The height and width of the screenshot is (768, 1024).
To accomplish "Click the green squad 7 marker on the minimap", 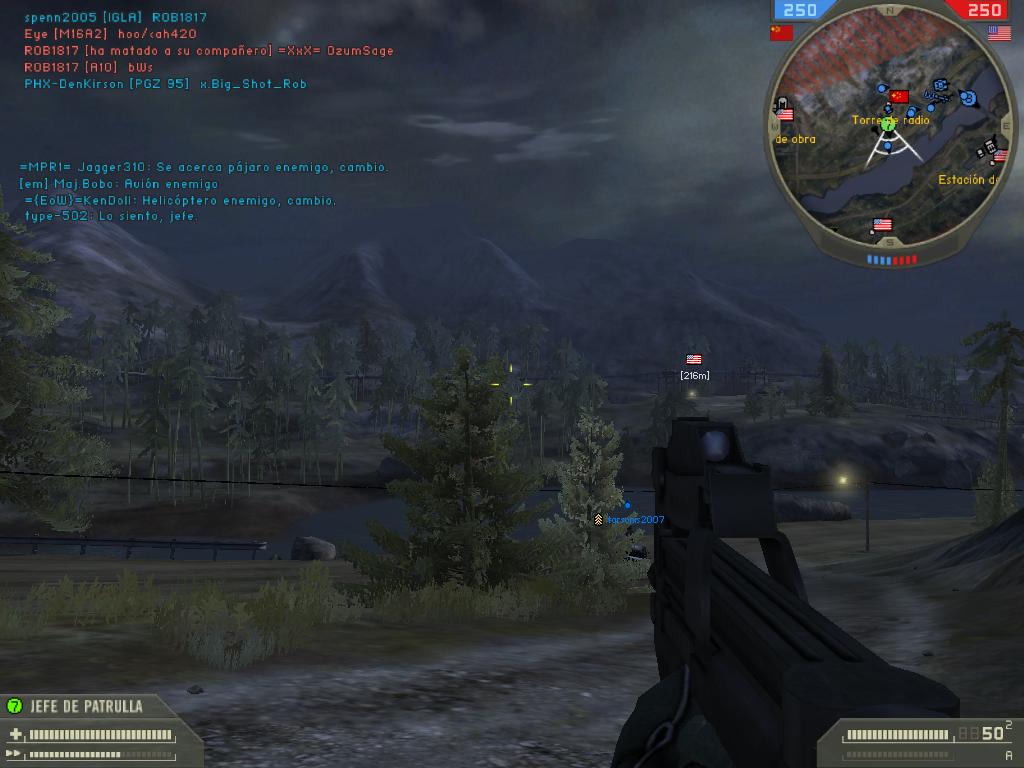I will point(887,125).
